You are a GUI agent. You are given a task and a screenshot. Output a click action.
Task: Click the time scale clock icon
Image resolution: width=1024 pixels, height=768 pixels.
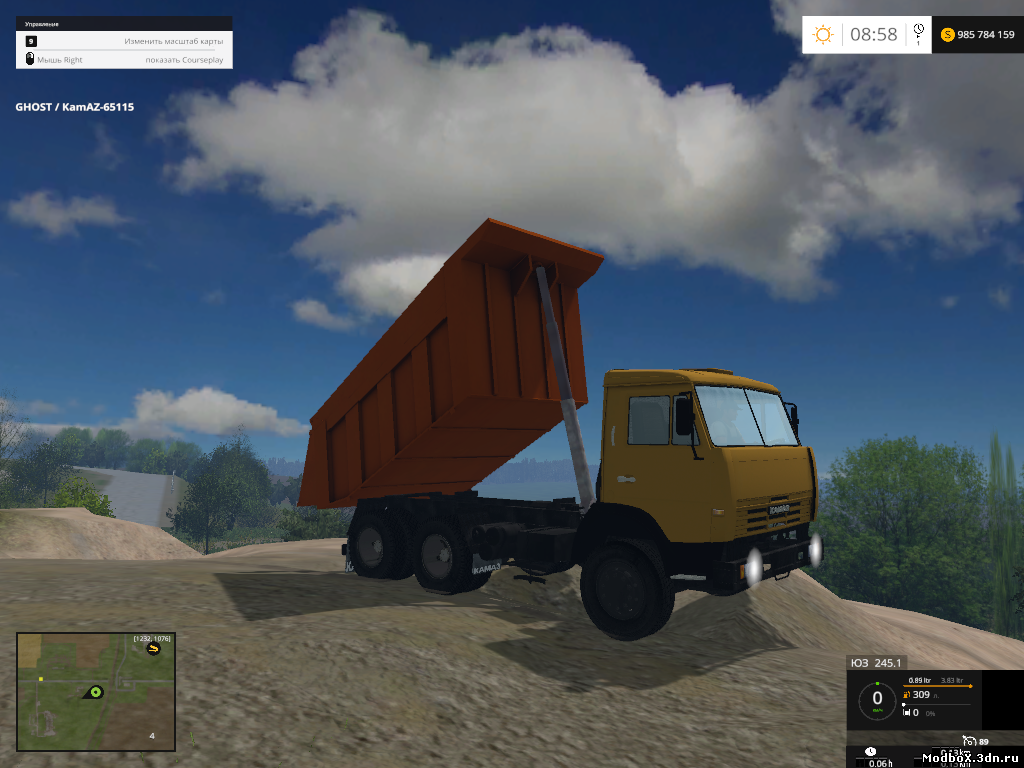point(918,33)
